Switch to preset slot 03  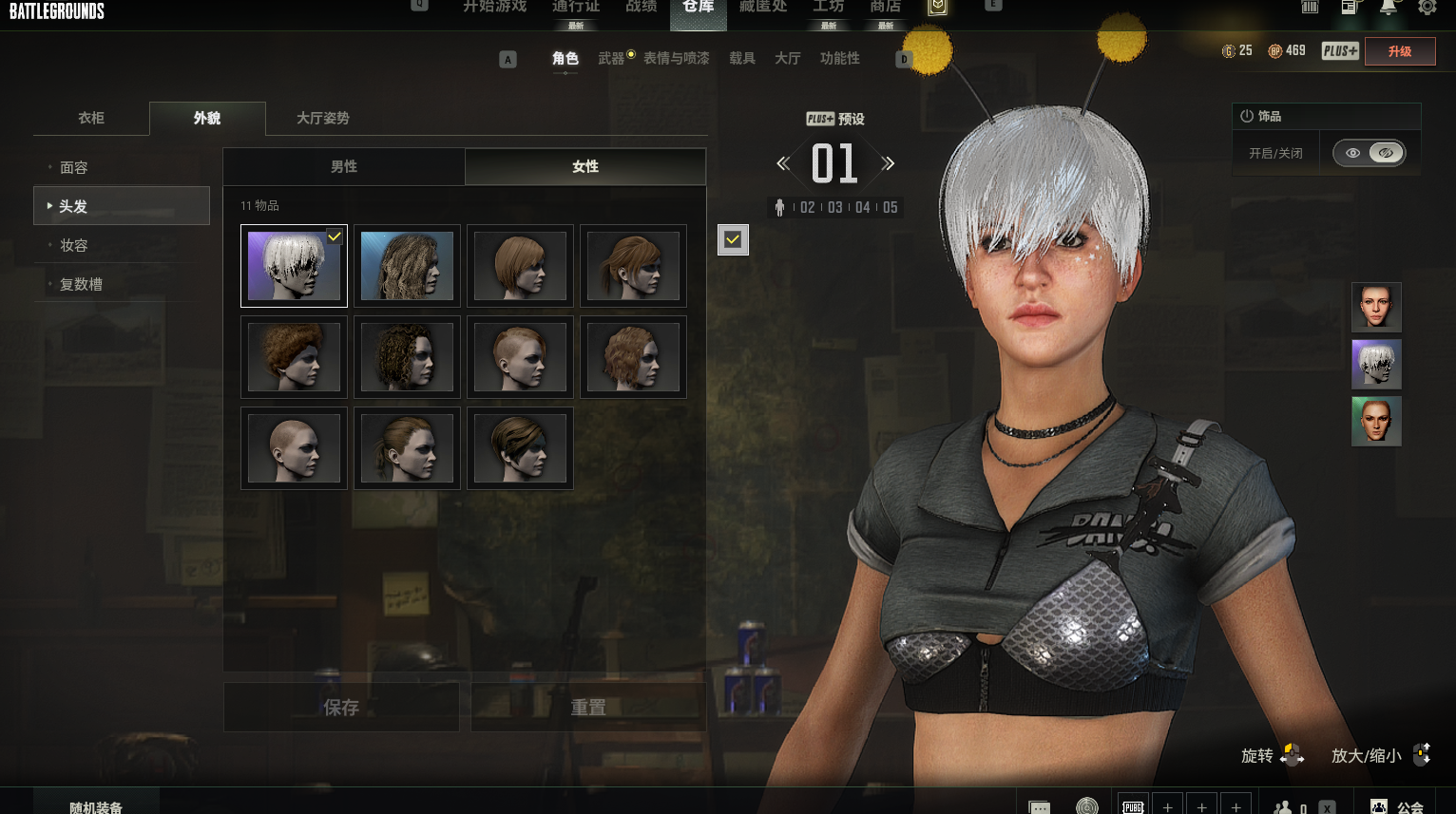(835, 207)
